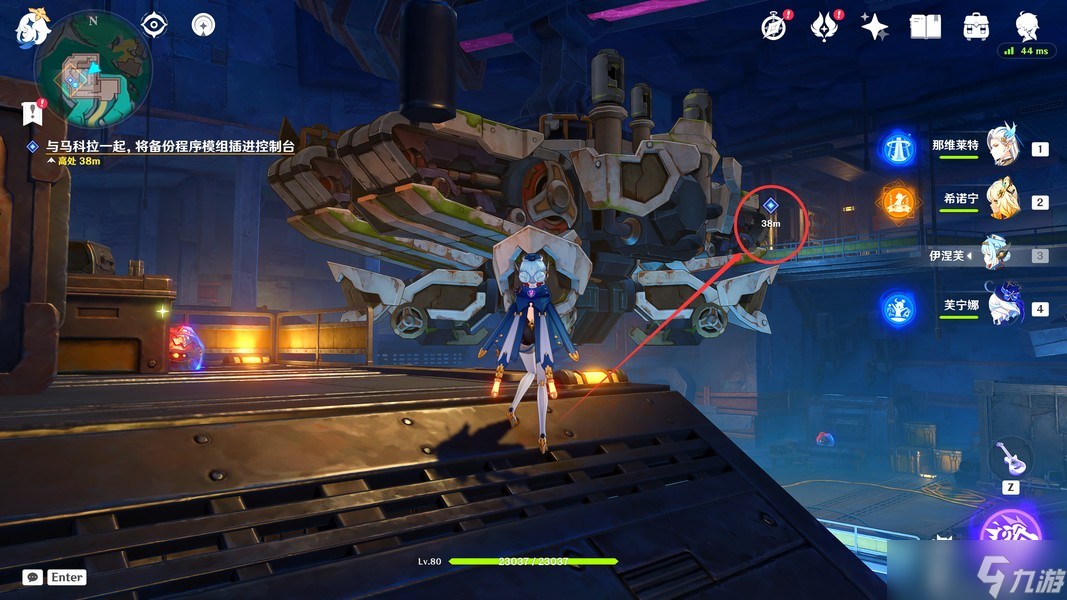This screenshot has height=600, width=1067.
Task: Activate the elemental sight eye icon
Action: (154, 24)
